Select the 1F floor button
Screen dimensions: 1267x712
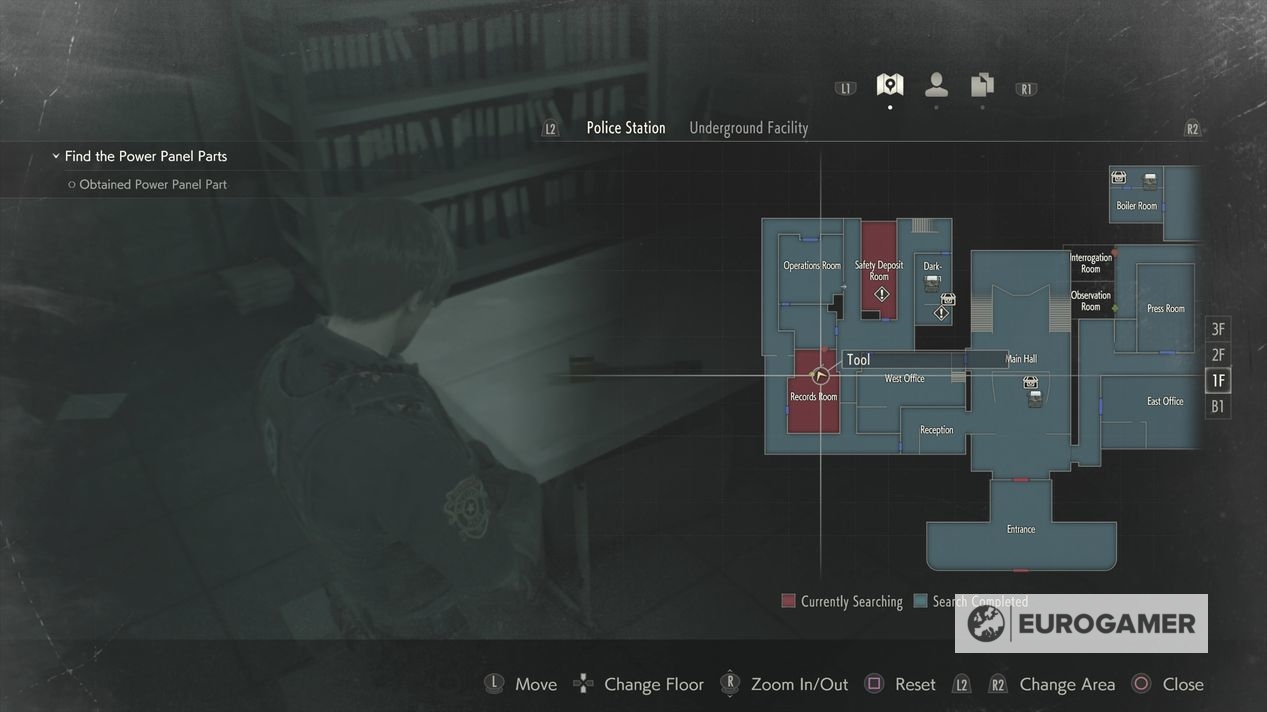pos(1217,381)
